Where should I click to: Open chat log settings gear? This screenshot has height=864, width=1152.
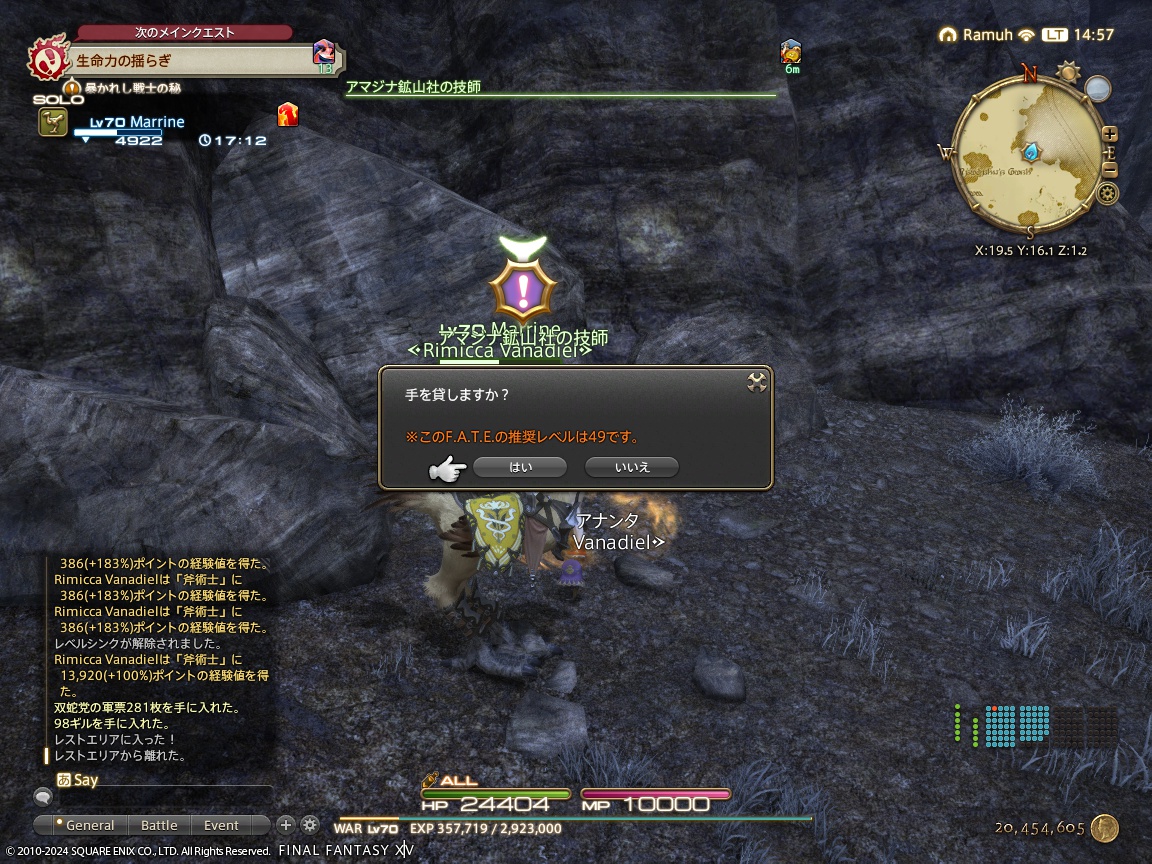click(x=310, y=825)
